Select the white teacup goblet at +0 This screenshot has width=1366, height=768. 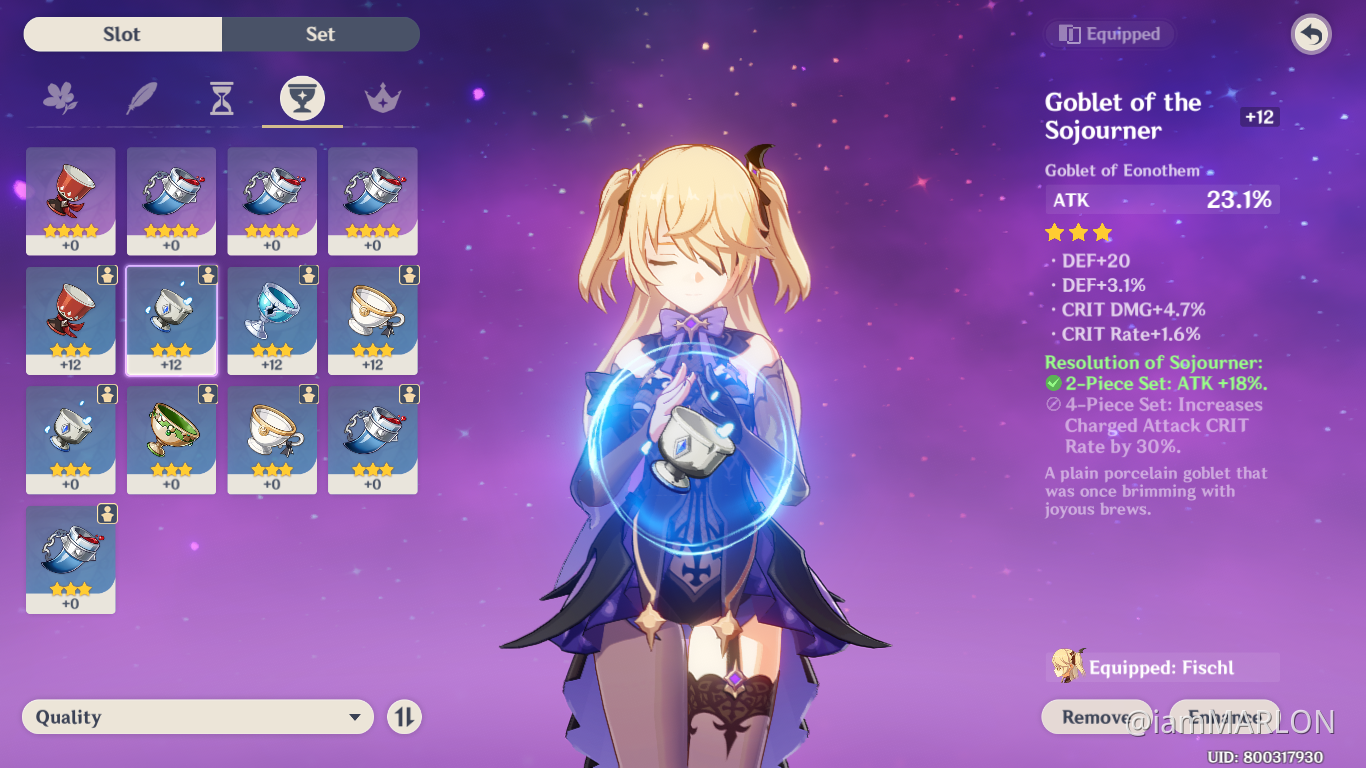click(272, 440)
